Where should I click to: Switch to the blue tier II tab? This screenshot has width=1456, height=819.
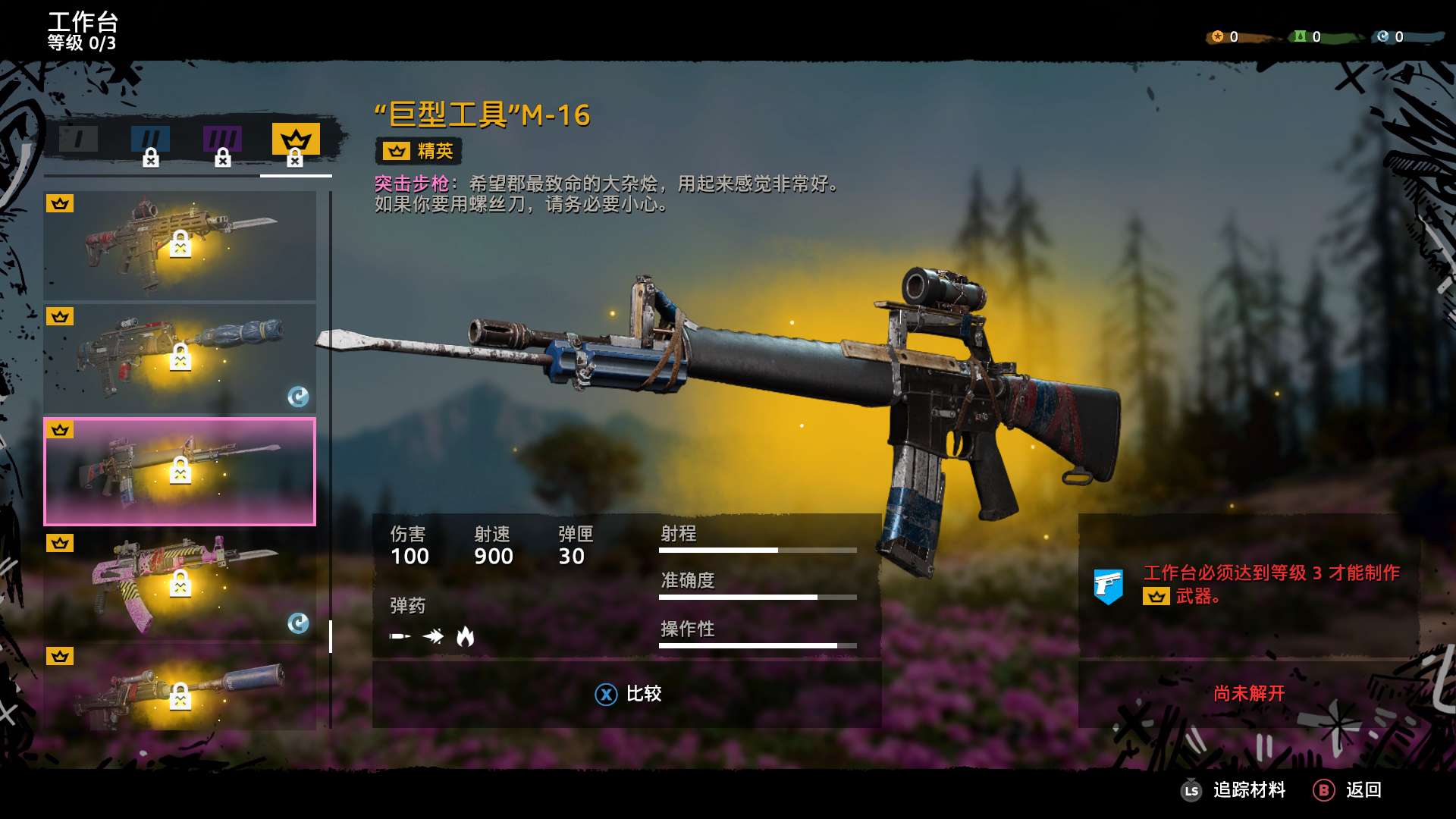pyautogui.click(x=150, y=140)
